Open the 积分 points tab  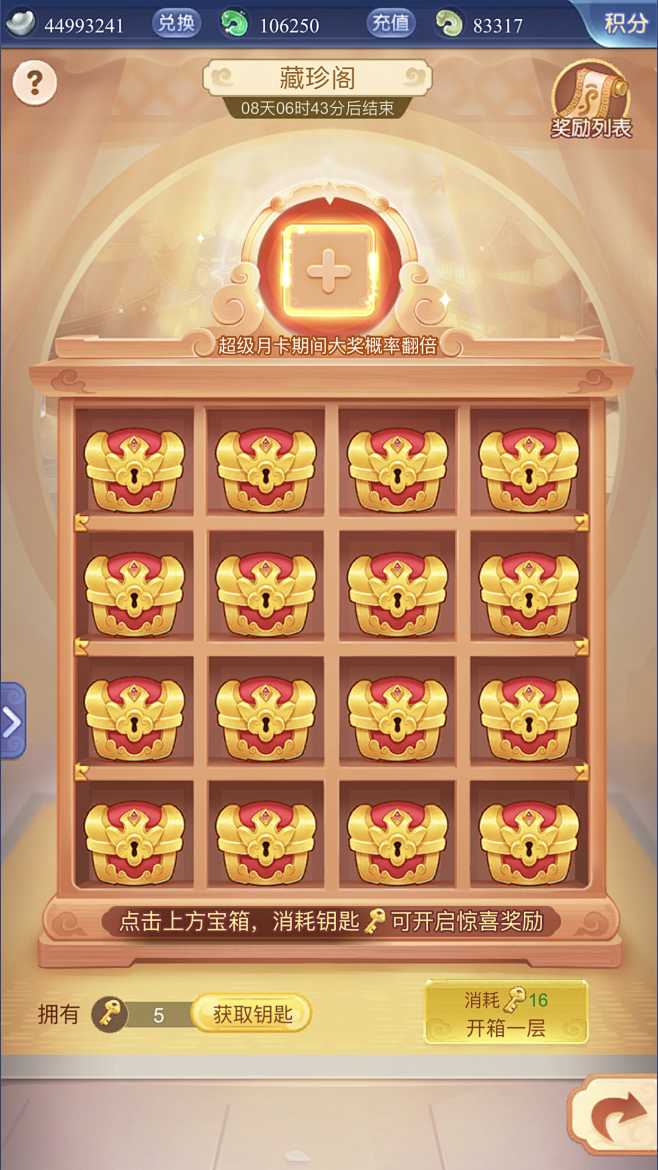(624, 23)
